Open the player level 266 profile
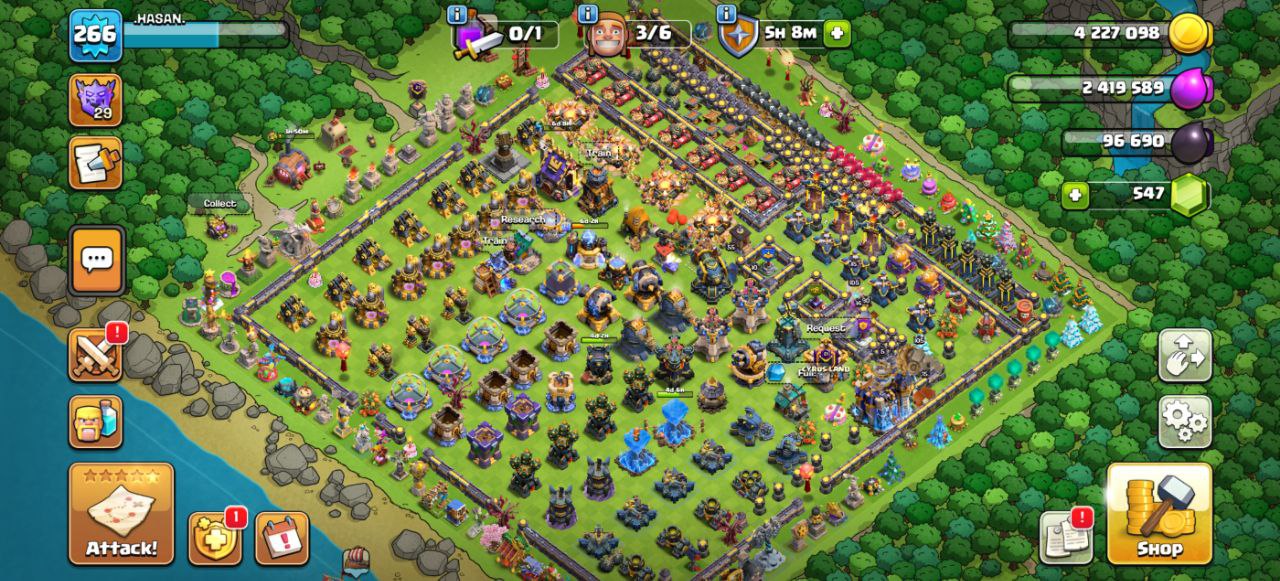 point(95,34)
